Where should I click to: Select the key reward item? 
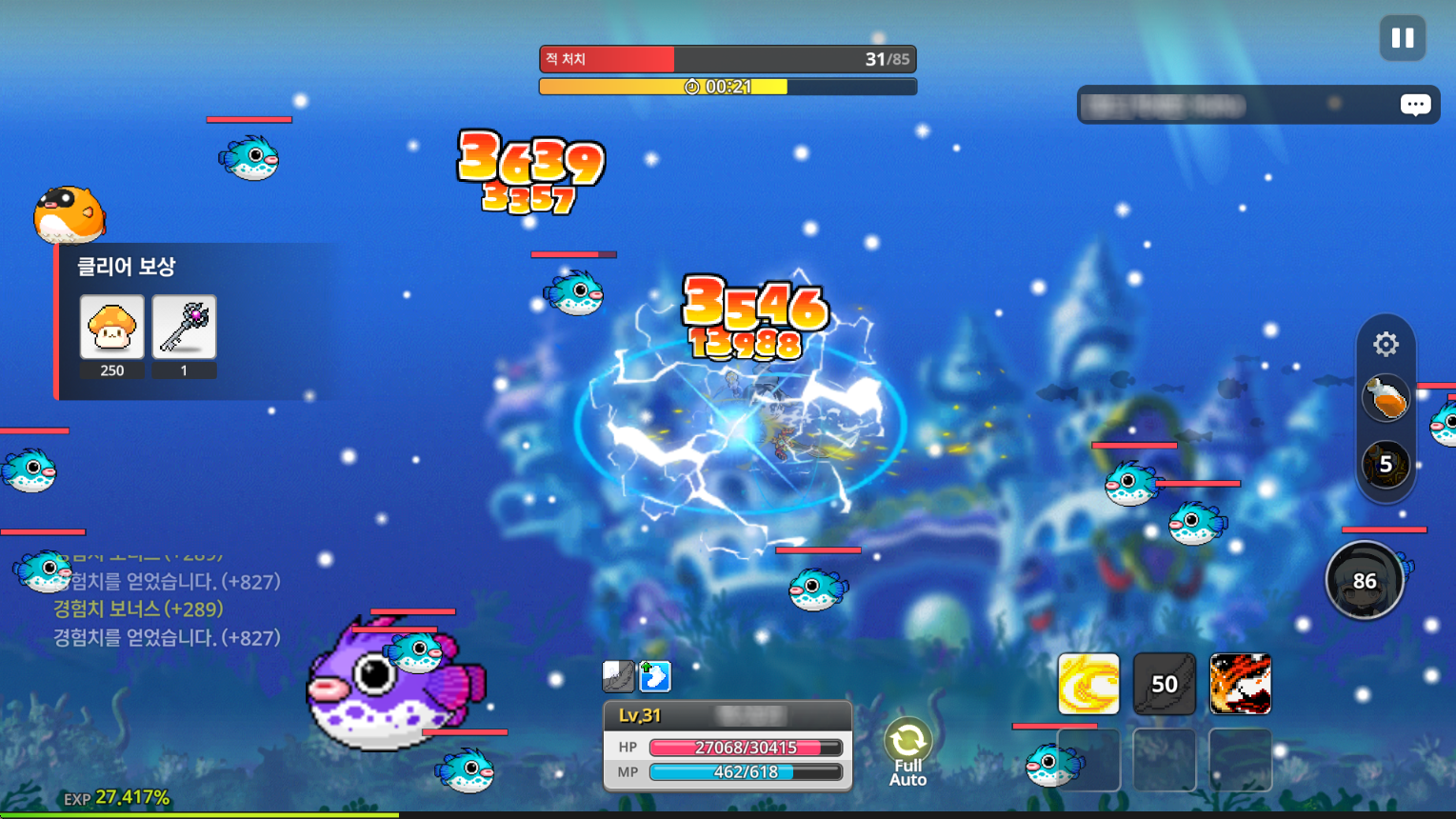(184, 327)
